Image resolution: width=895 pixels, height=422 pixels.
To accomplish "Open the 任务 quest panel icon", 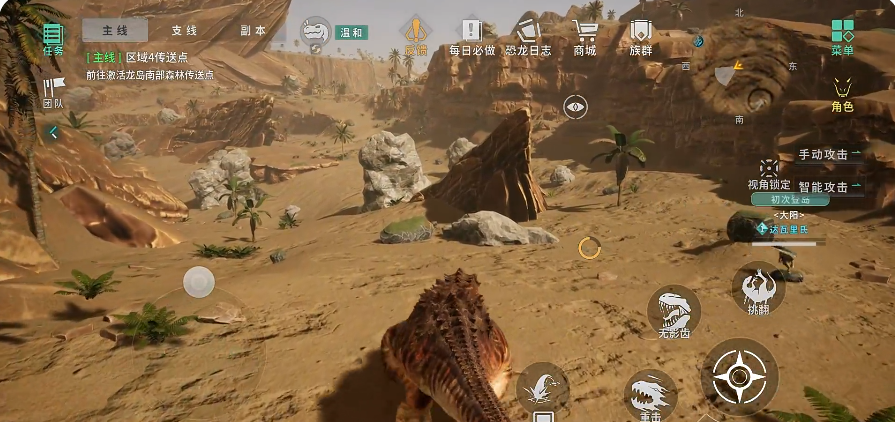I will coord(52,38).
